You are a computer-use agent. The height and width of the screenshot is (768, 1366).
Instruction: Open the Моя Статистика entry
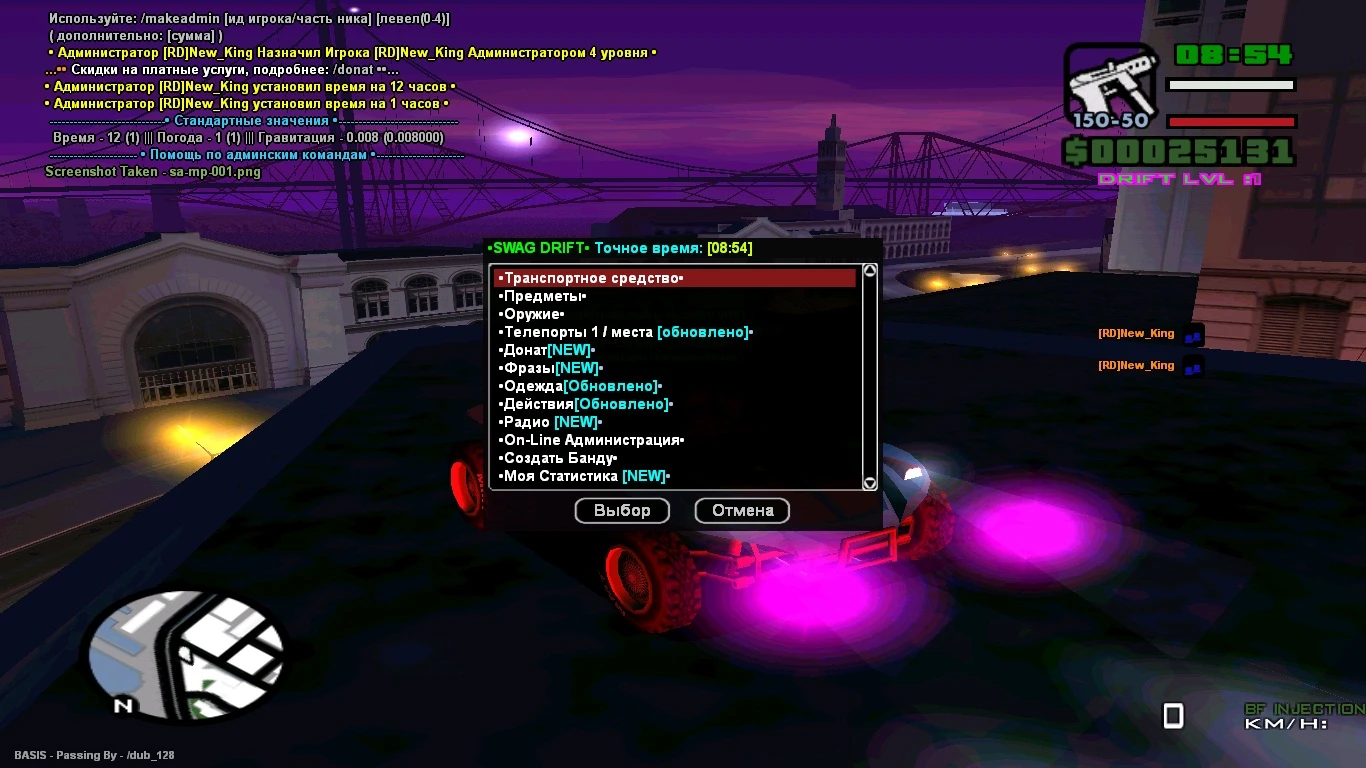click(x=584, y=476)
